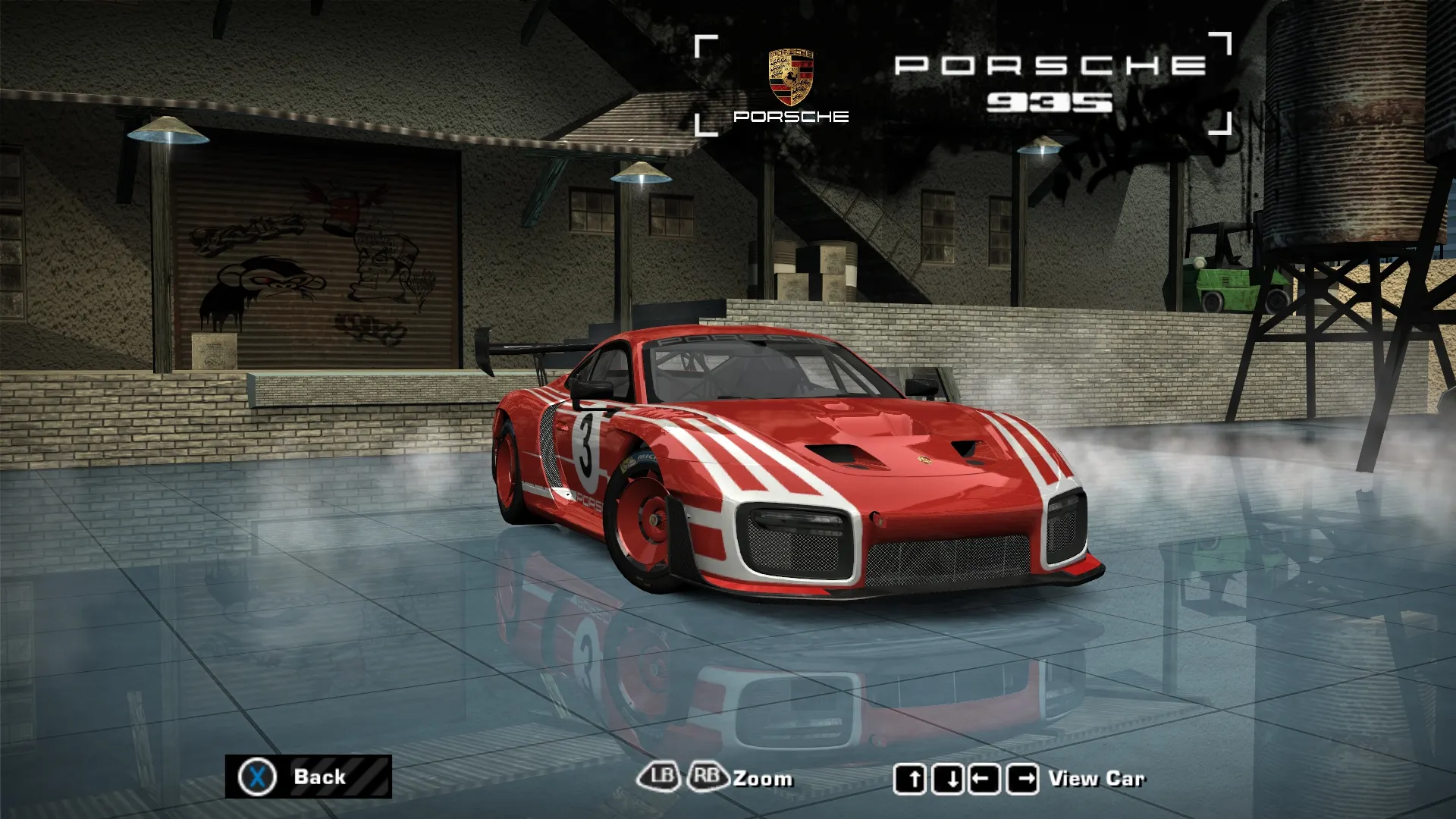1456x819 pixels.
Task: Go back using the Back button
Action: point(308,777)
